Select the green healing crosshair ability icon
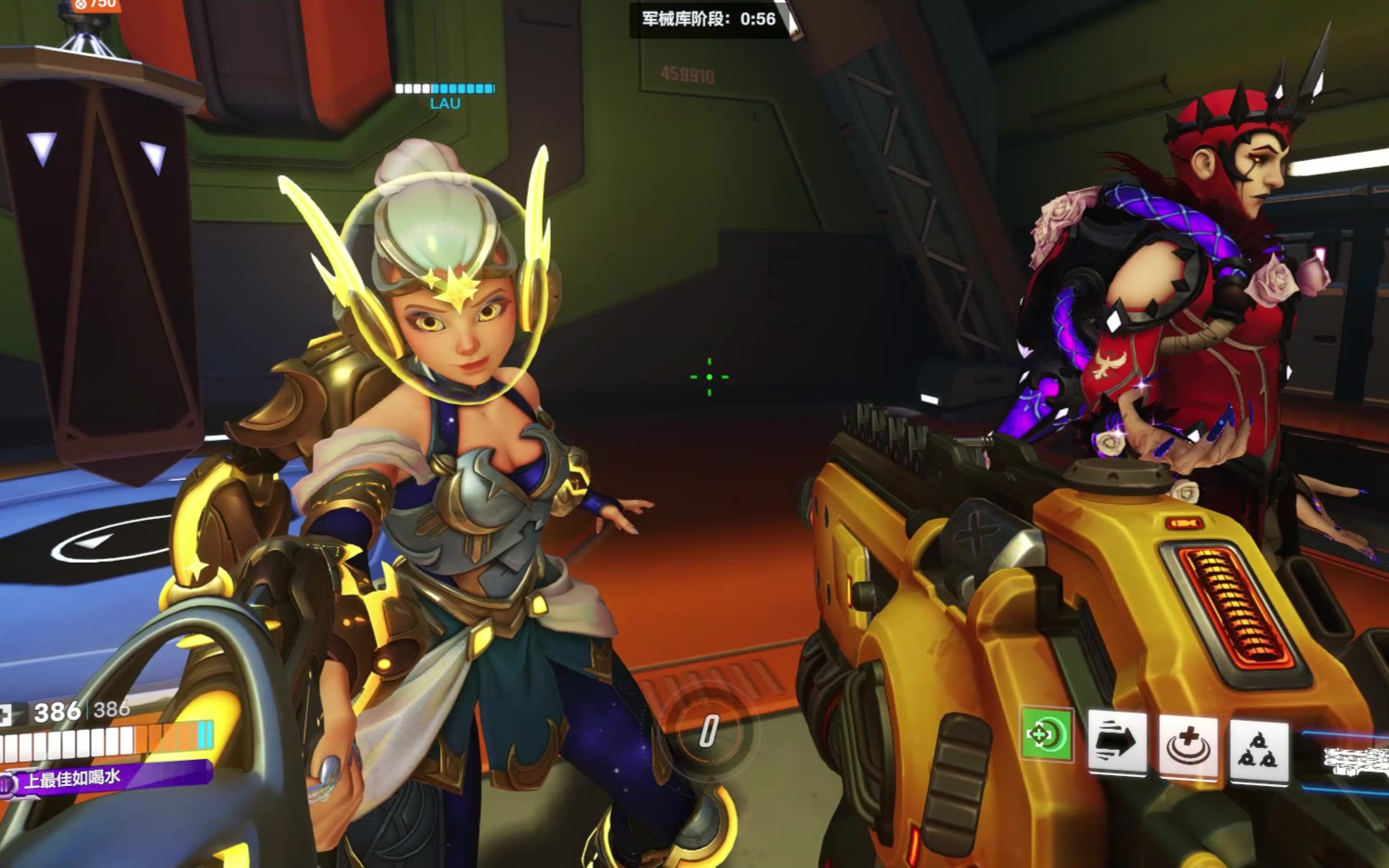This screenshot has height=868, width=1389. pos(1046,733)
